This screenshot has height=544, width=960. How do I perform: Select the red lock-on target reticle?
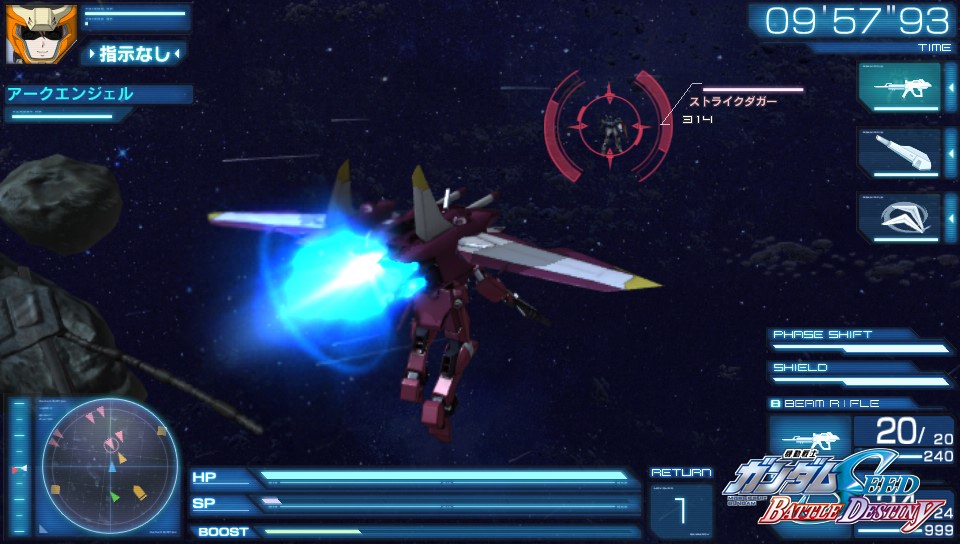[608, 125]
